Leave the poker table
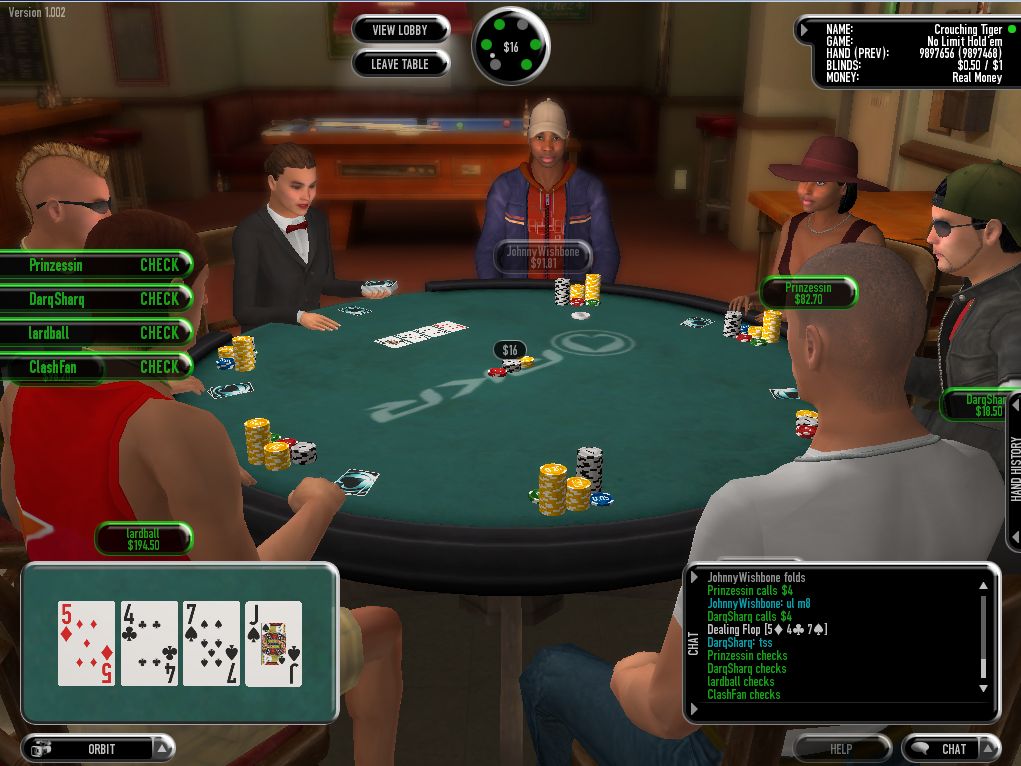 tap(399, 64)
